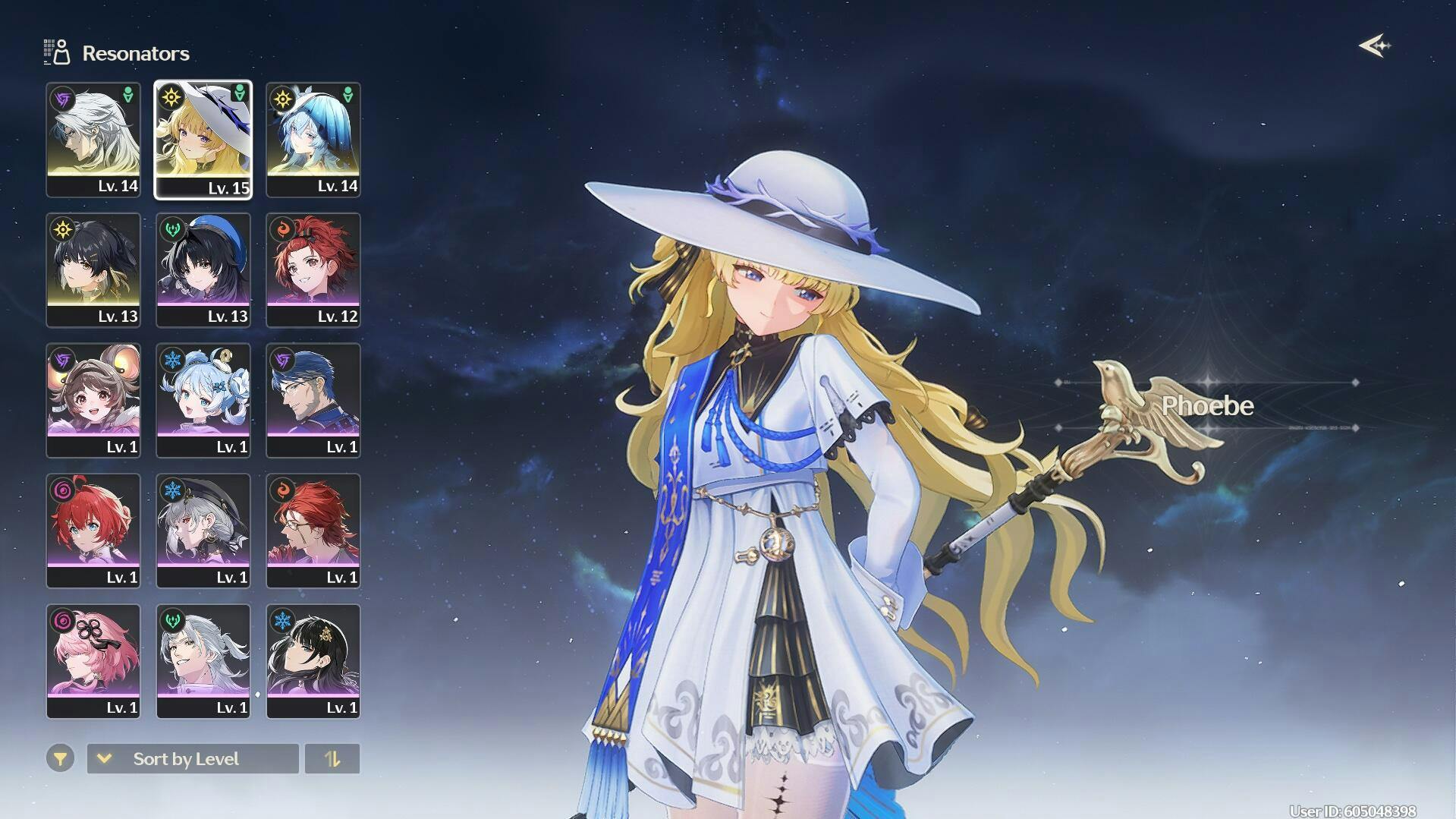Image resolution: width=1456 pixels, height=819 pixels.
Task: Toggle ascending/descending sort order
Action: [332, 758]
